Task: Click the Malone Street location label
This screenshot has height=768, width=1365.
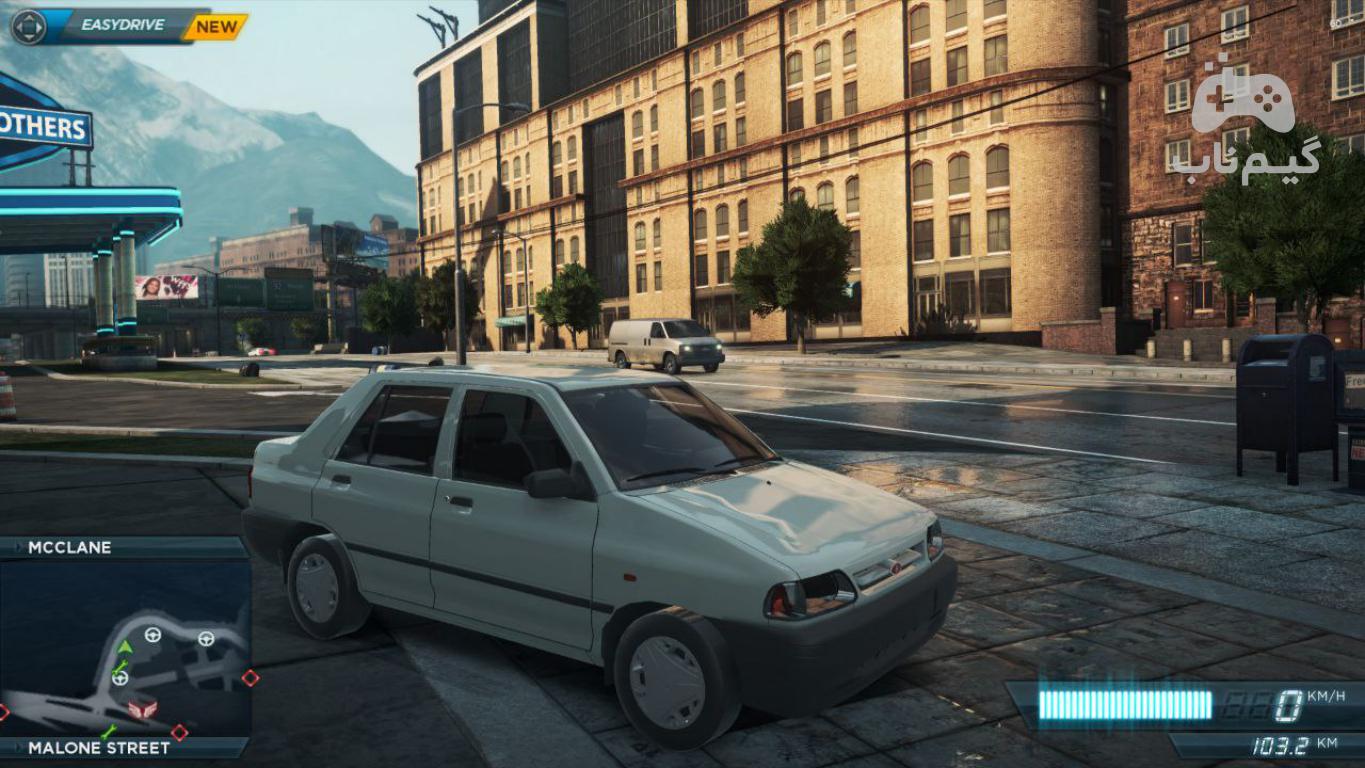Action: point(99,747)
